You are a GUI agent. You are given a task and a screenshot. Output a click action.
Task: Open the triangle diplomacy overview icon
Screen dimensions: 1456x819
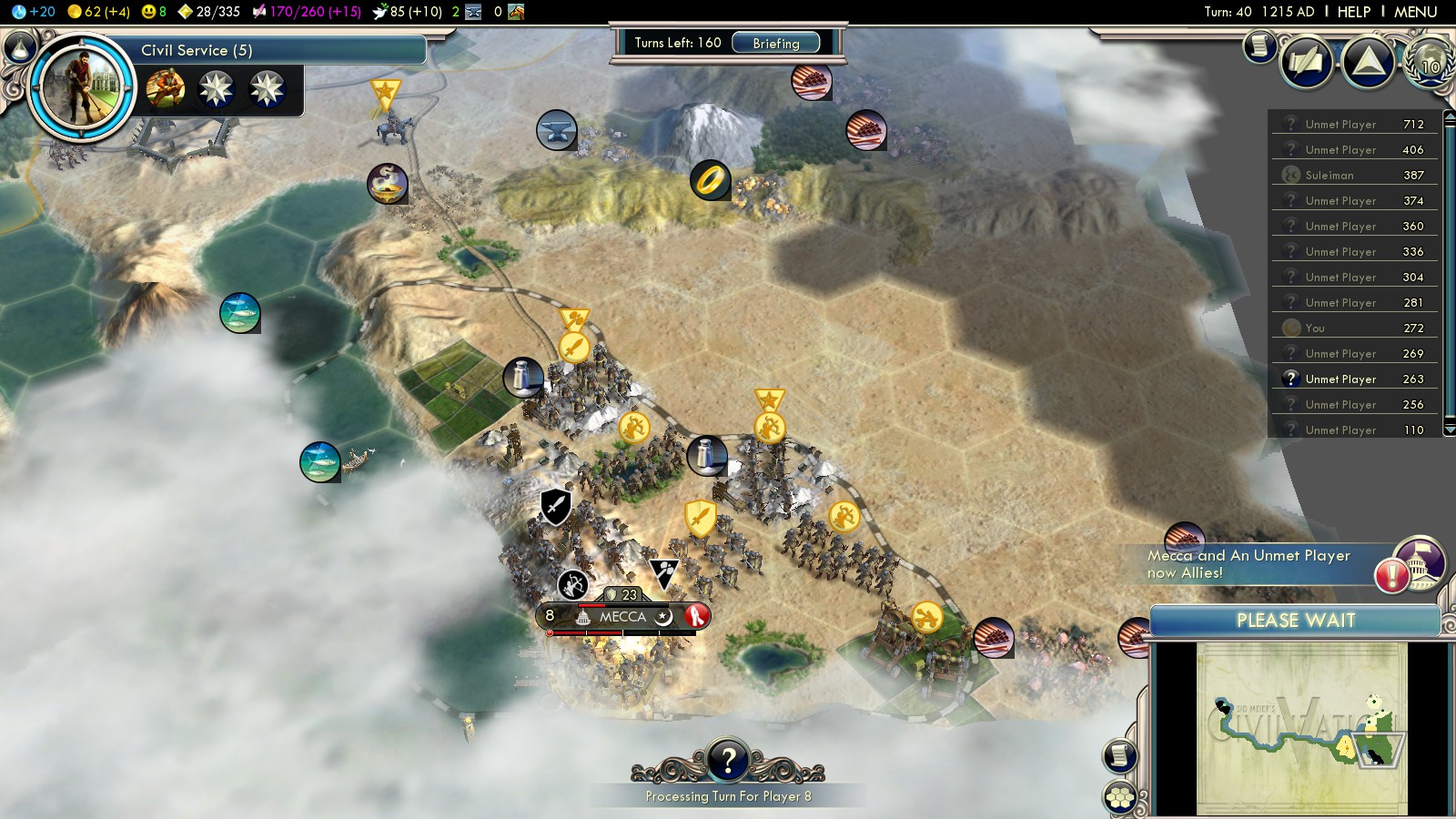coord(1369,63)
